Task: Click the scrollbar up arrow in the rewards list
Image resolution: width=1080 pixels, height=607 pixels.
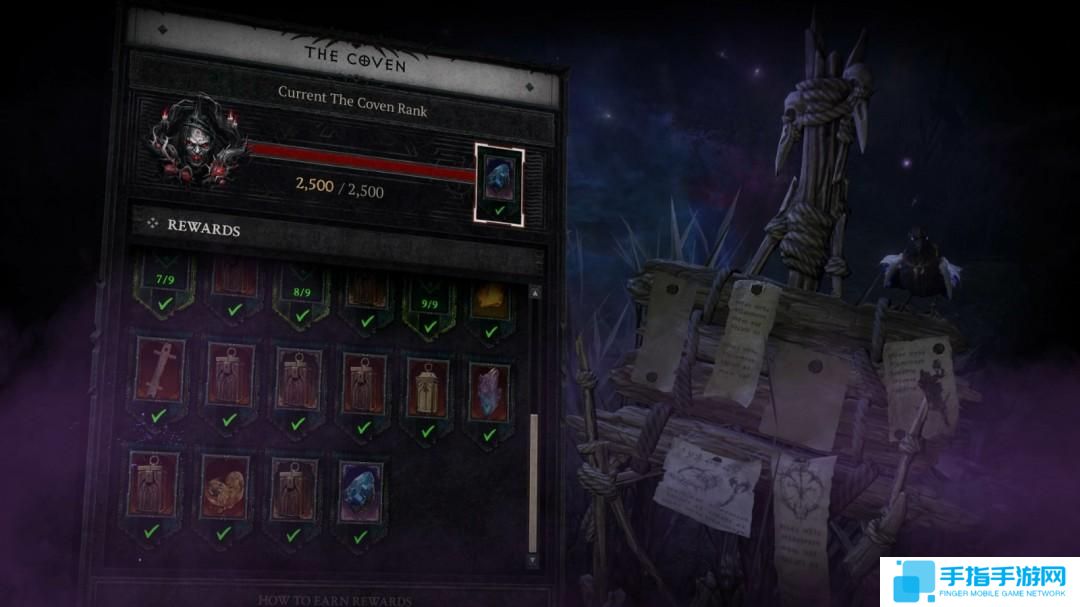Action: pyautogui.click(x=532, y=291)
